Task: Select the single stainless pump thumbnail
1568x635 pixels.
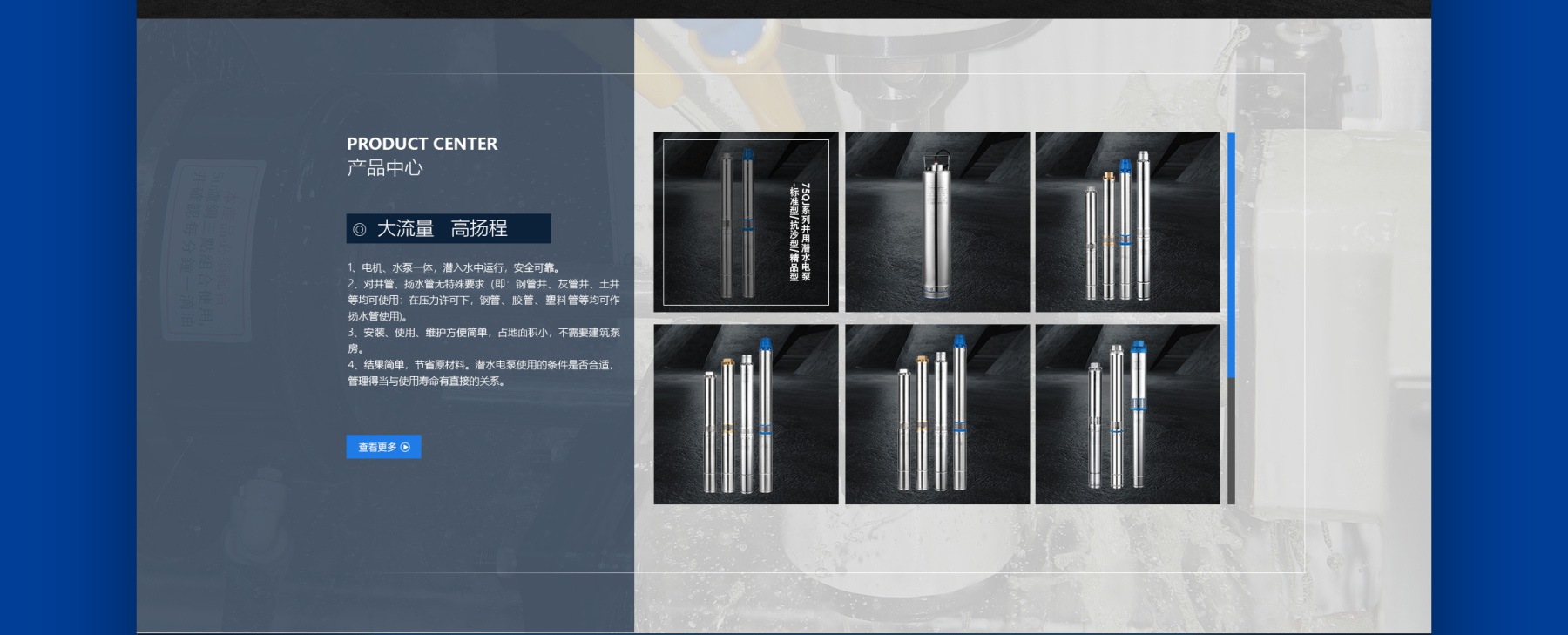Action: coord(937,222)
